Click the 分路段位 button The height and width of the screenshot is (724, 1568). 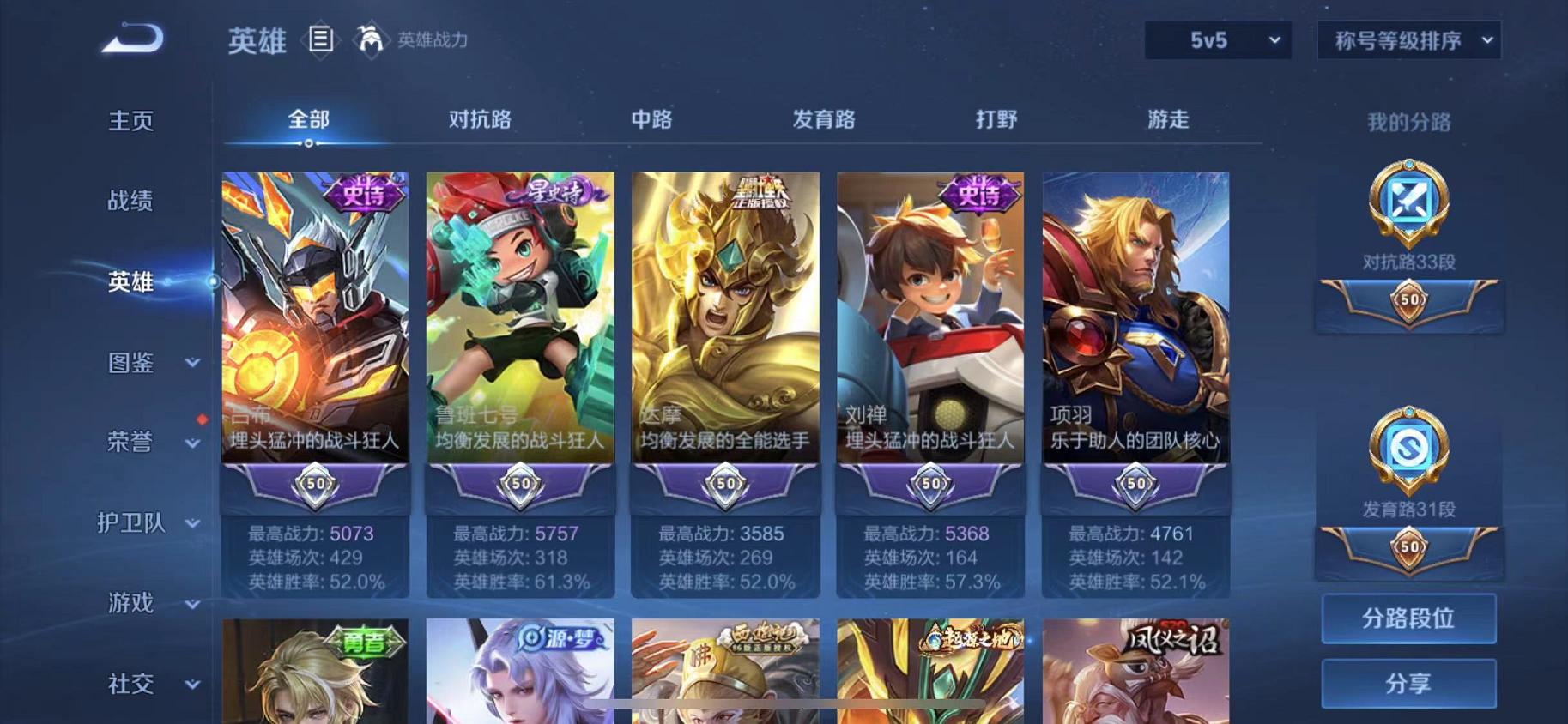click(x=1408, y=618)
